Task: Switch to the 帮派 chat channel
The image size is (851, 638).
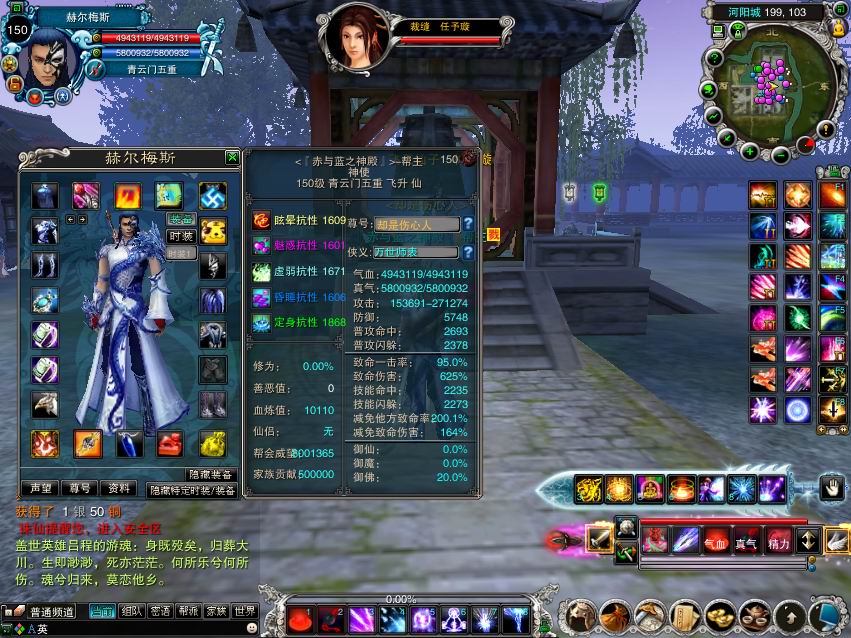Action: [187, 611]
